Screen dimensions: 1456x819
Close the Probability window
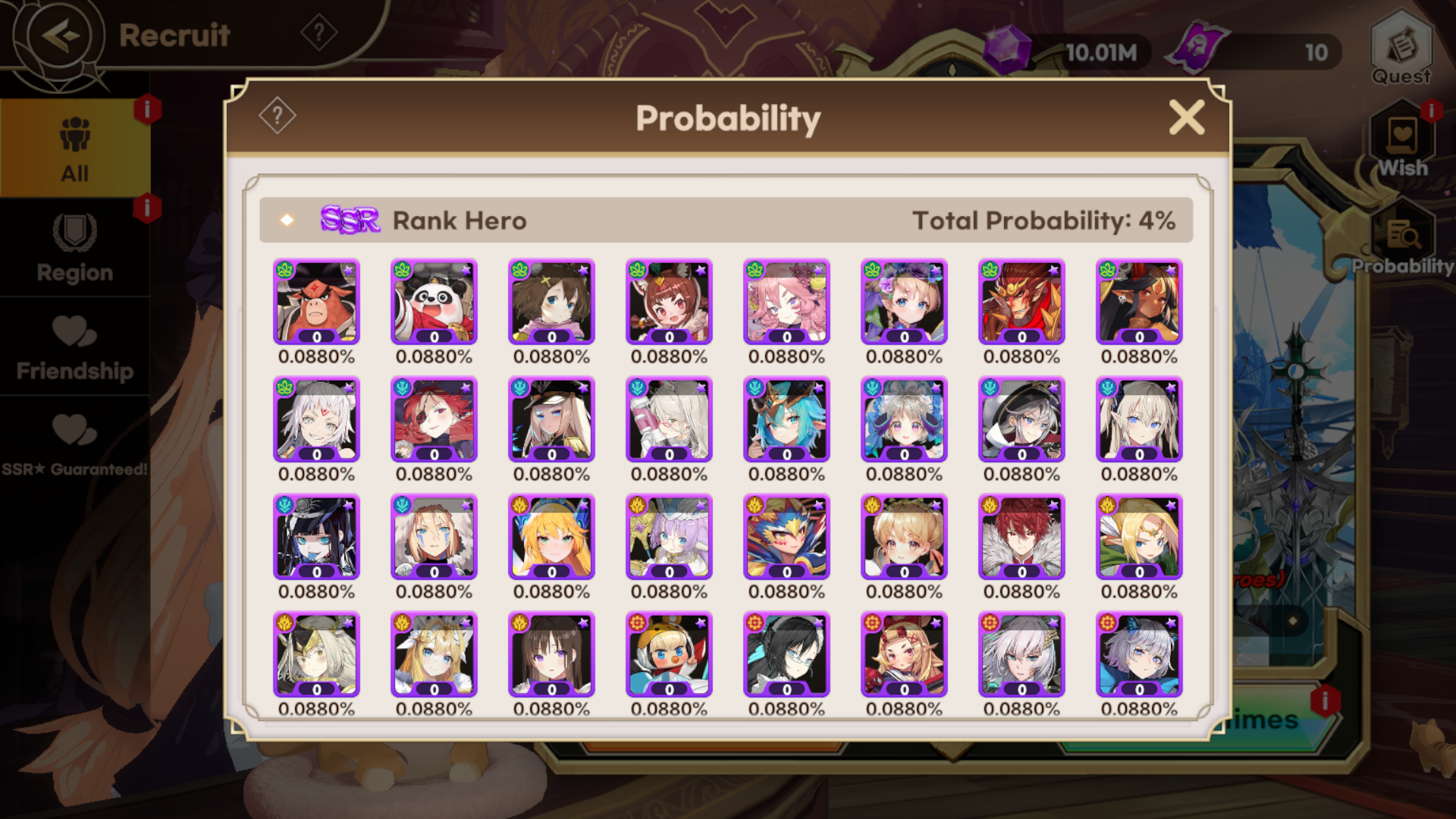(1187, 117)
